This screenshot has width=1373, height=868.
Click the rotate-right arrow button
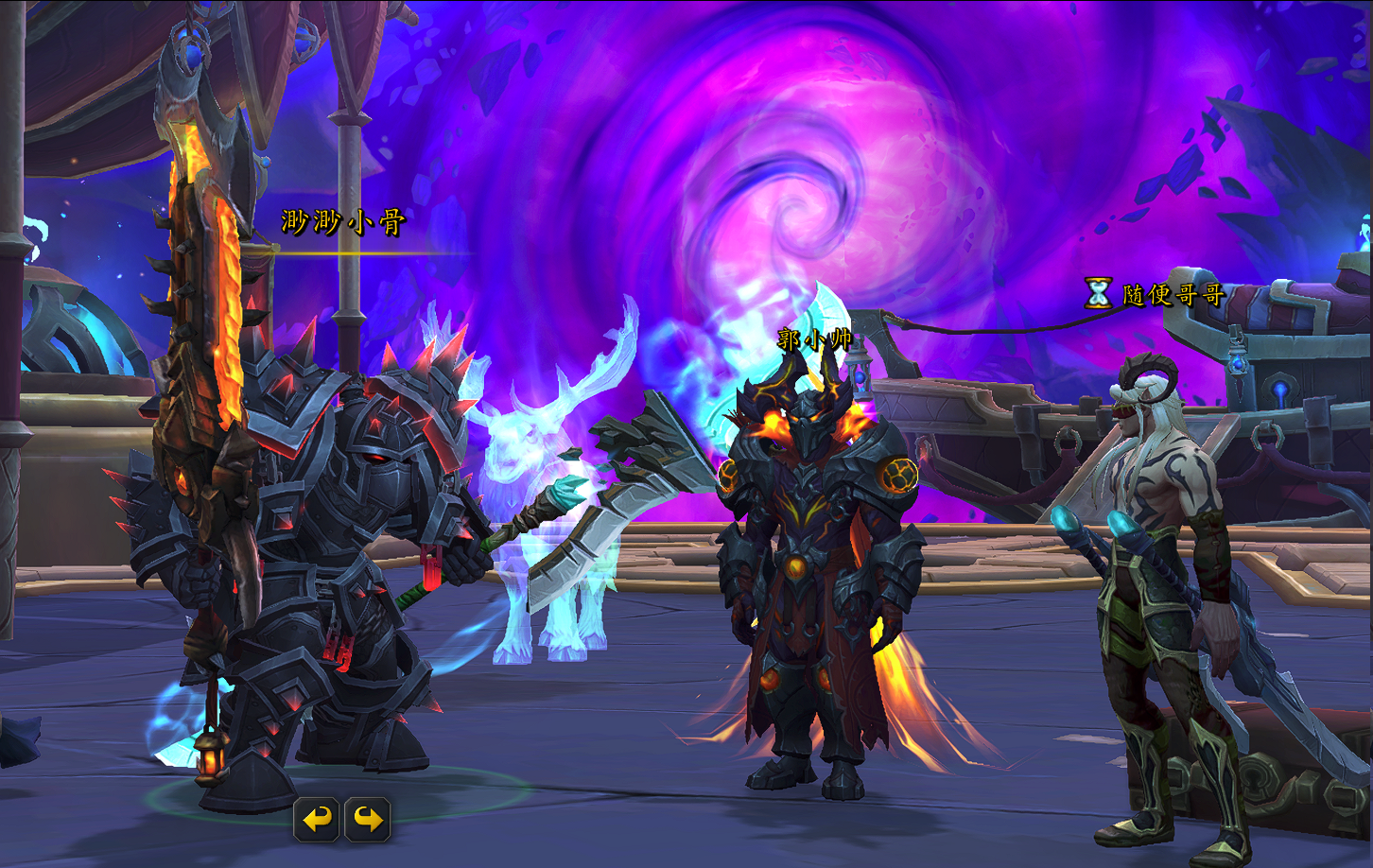tap(368, 819)
